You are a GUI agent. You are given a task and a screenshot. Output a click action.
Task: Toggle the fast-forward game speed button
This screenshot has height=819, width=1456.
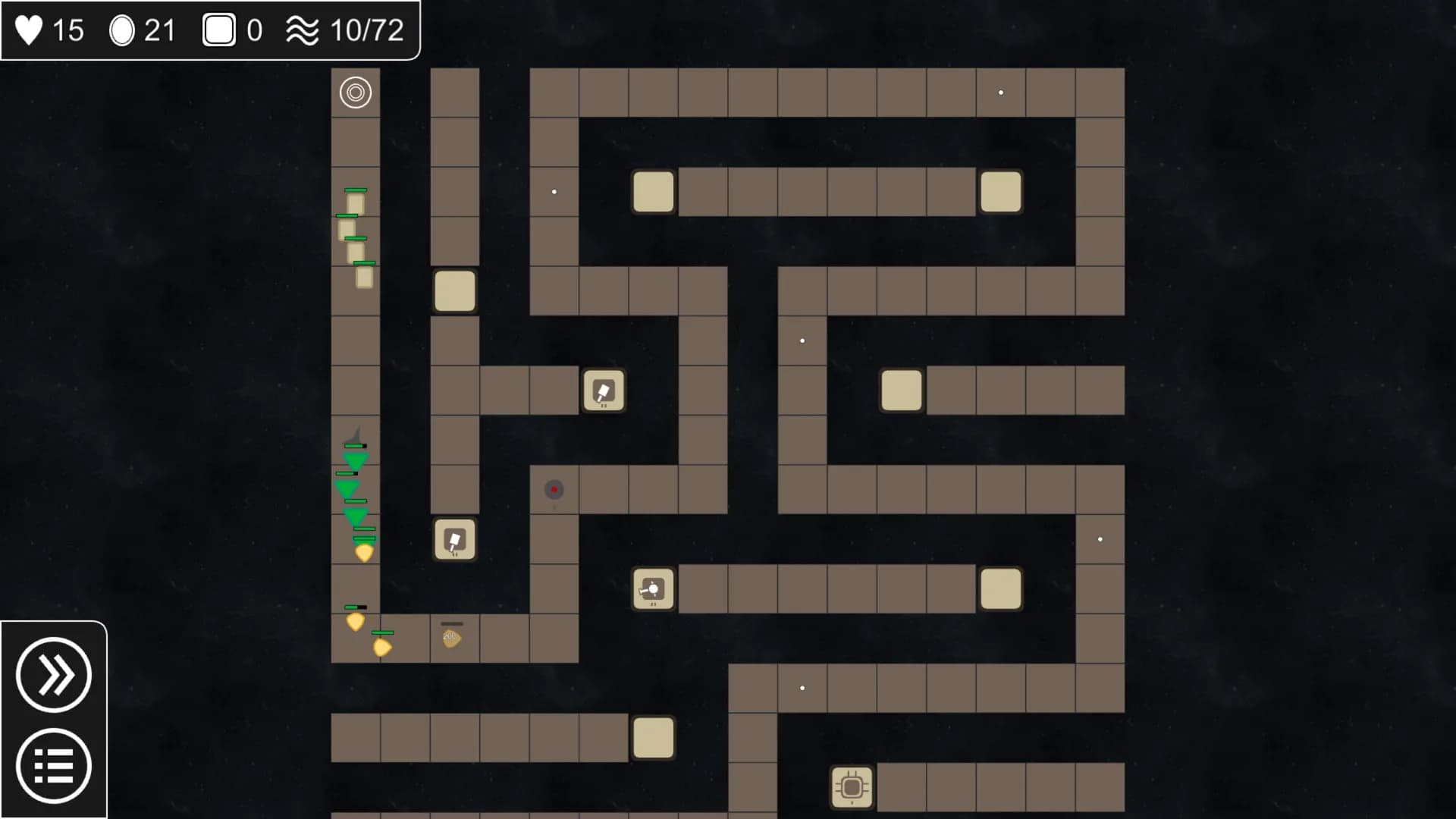tap(54, 676)
